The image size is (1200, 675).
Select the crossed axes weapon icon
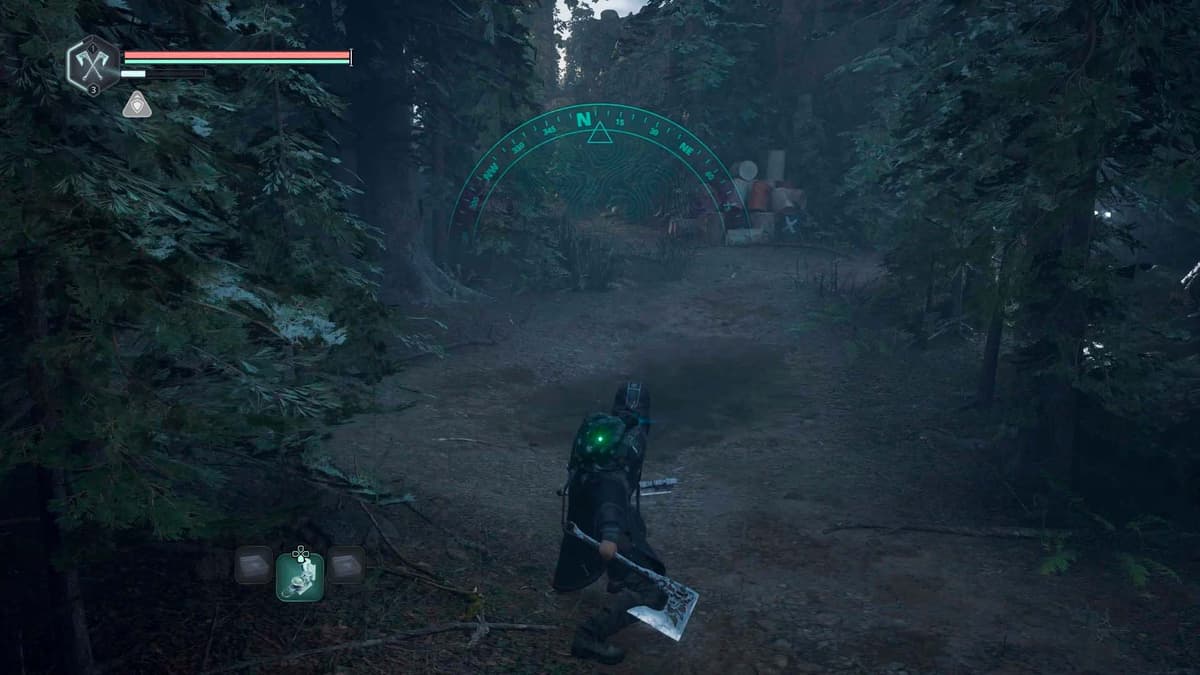[x=92, y=65]
